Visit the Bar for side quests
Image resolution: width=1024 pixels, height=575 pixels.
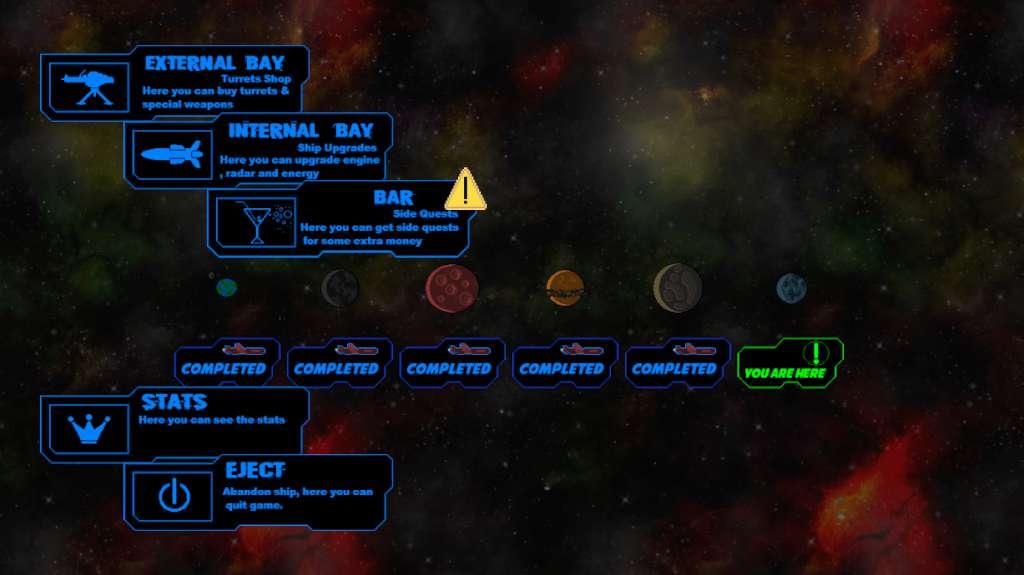point(378,218)
